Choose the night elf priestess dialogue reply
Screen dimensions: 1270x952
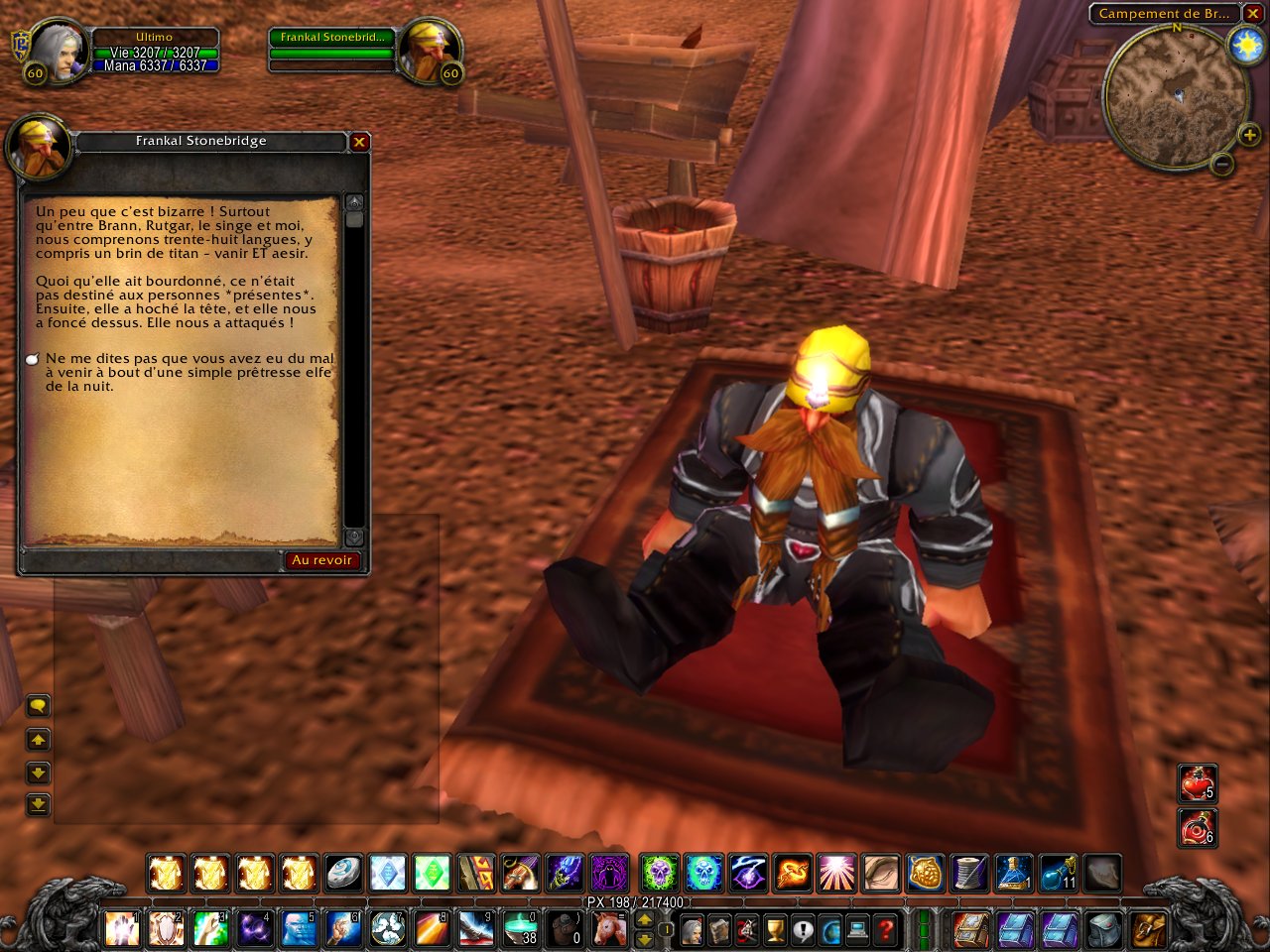[189, 372]
